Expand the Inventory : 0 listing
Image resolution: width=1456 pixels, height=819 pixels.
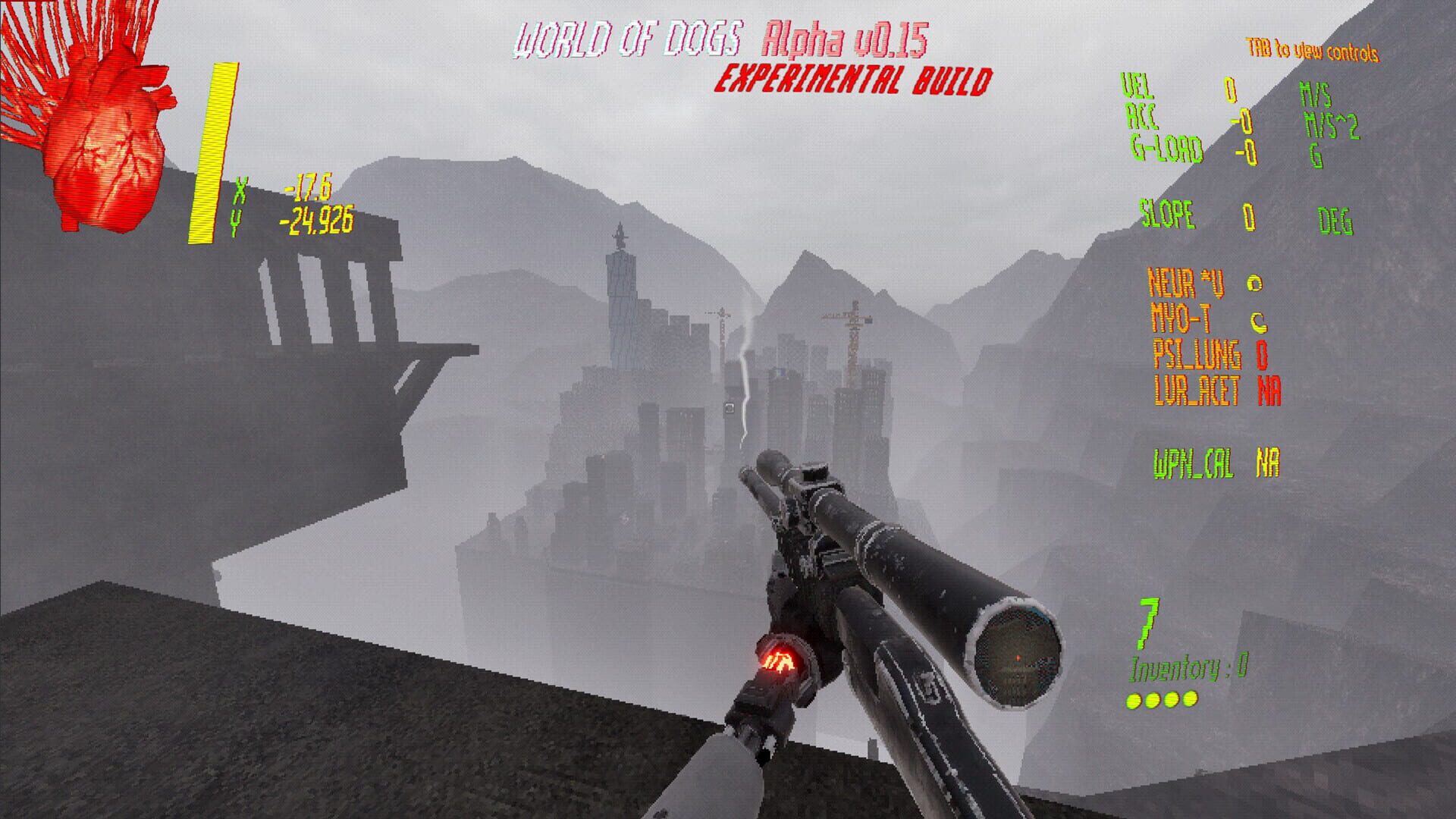coord(1187,669)
